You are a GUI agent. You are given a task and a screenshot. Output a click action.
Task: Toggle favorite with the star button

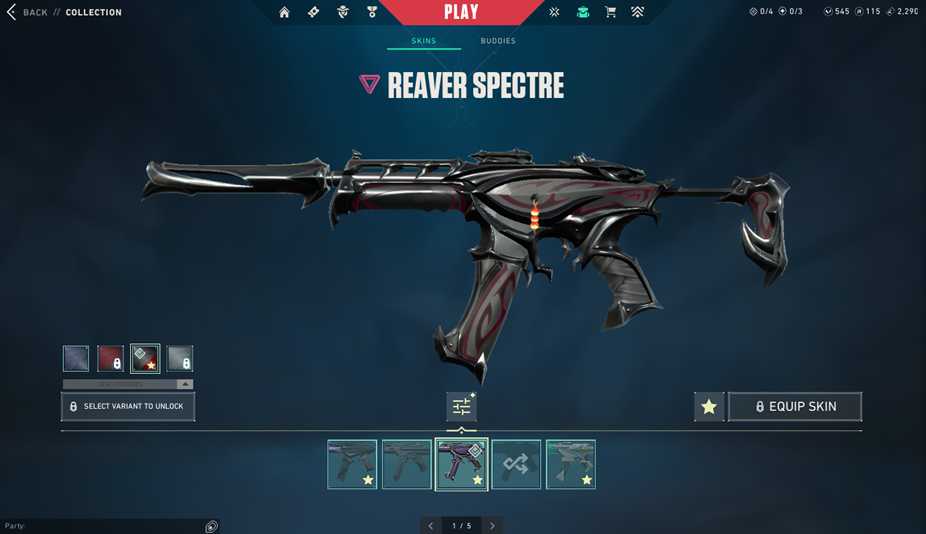pos(709,406)
